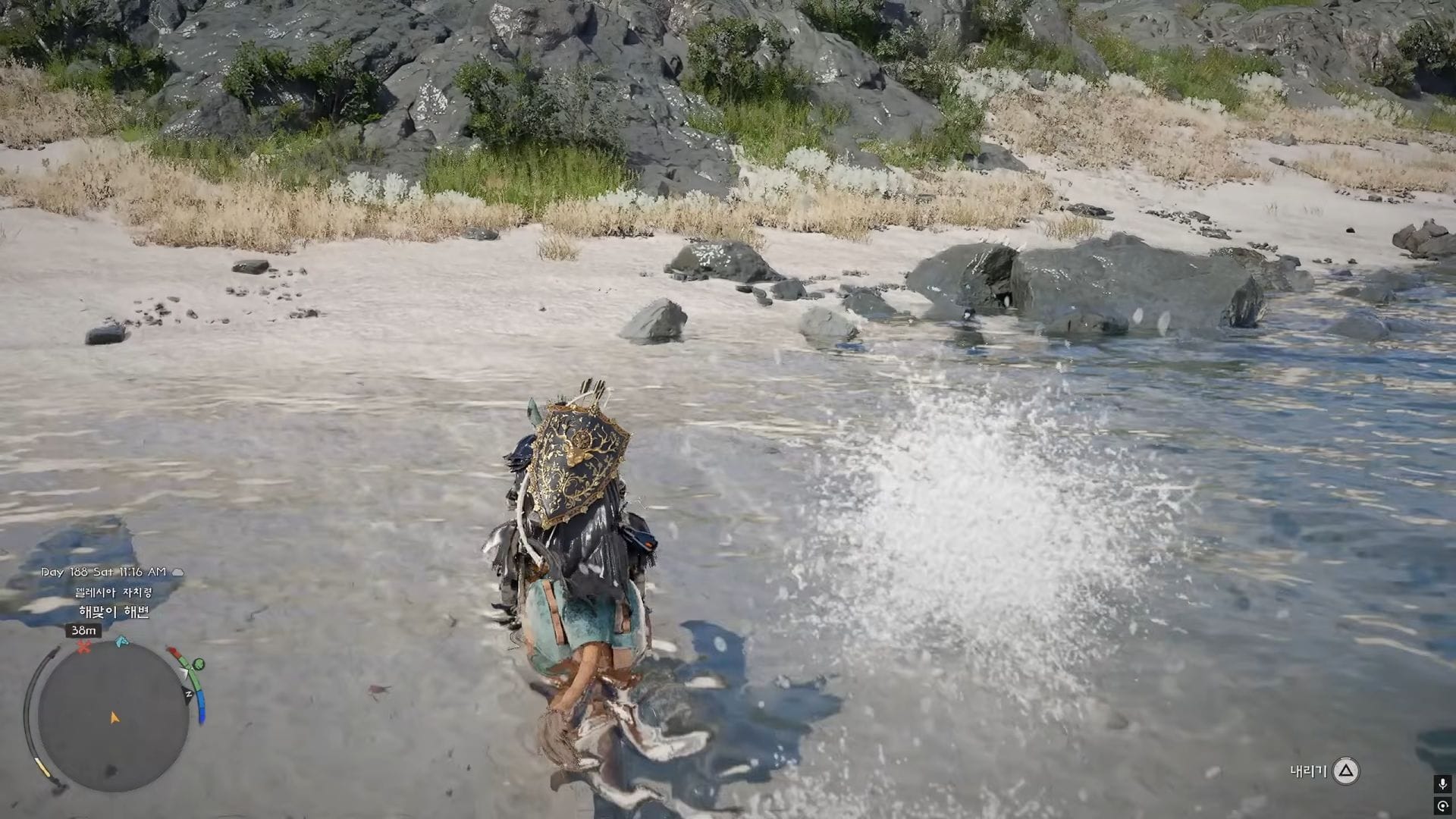Open the 해맞이 해변 location label
Image resolution: width=1456 pixels, height=819 pixels.
tap(115, 611)
